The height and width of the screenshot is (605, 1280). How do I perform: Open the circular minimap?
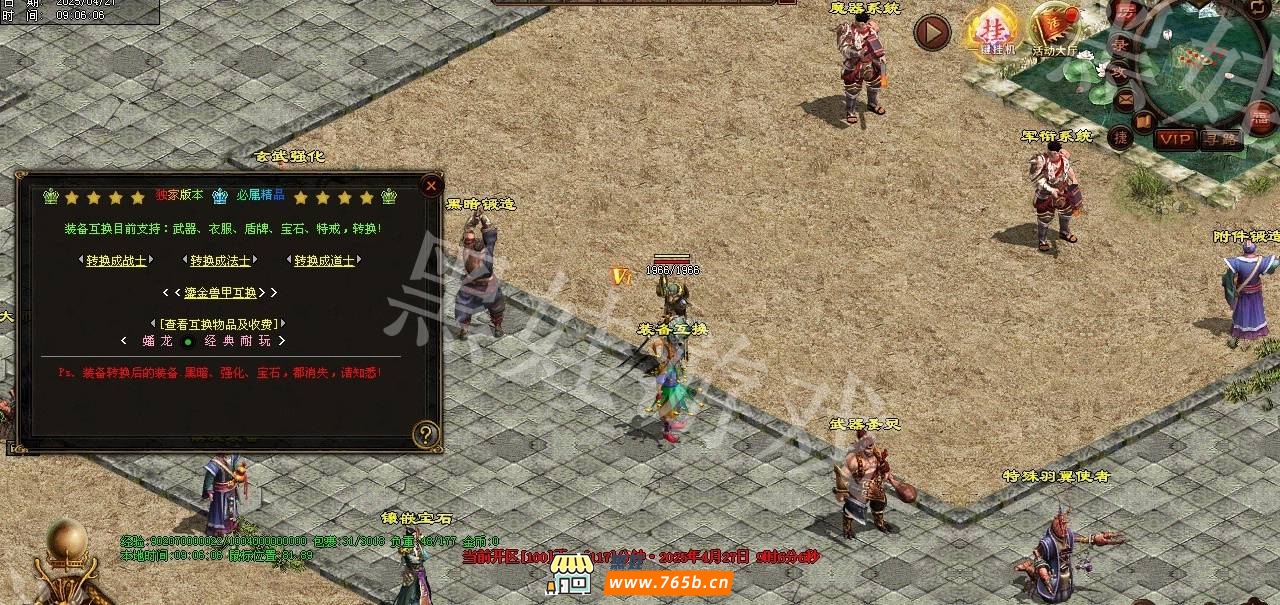point(1200,65)
